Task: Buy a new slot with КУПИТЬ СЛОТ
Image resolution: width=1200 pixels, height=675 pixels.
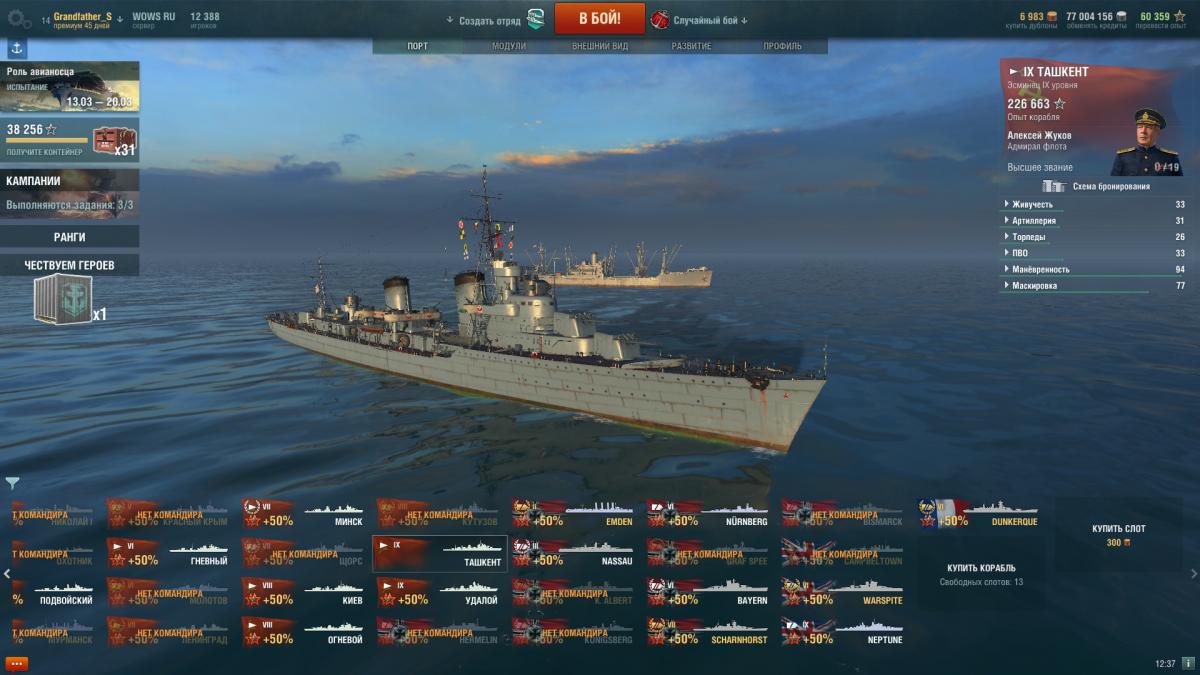Action: 1119,535
